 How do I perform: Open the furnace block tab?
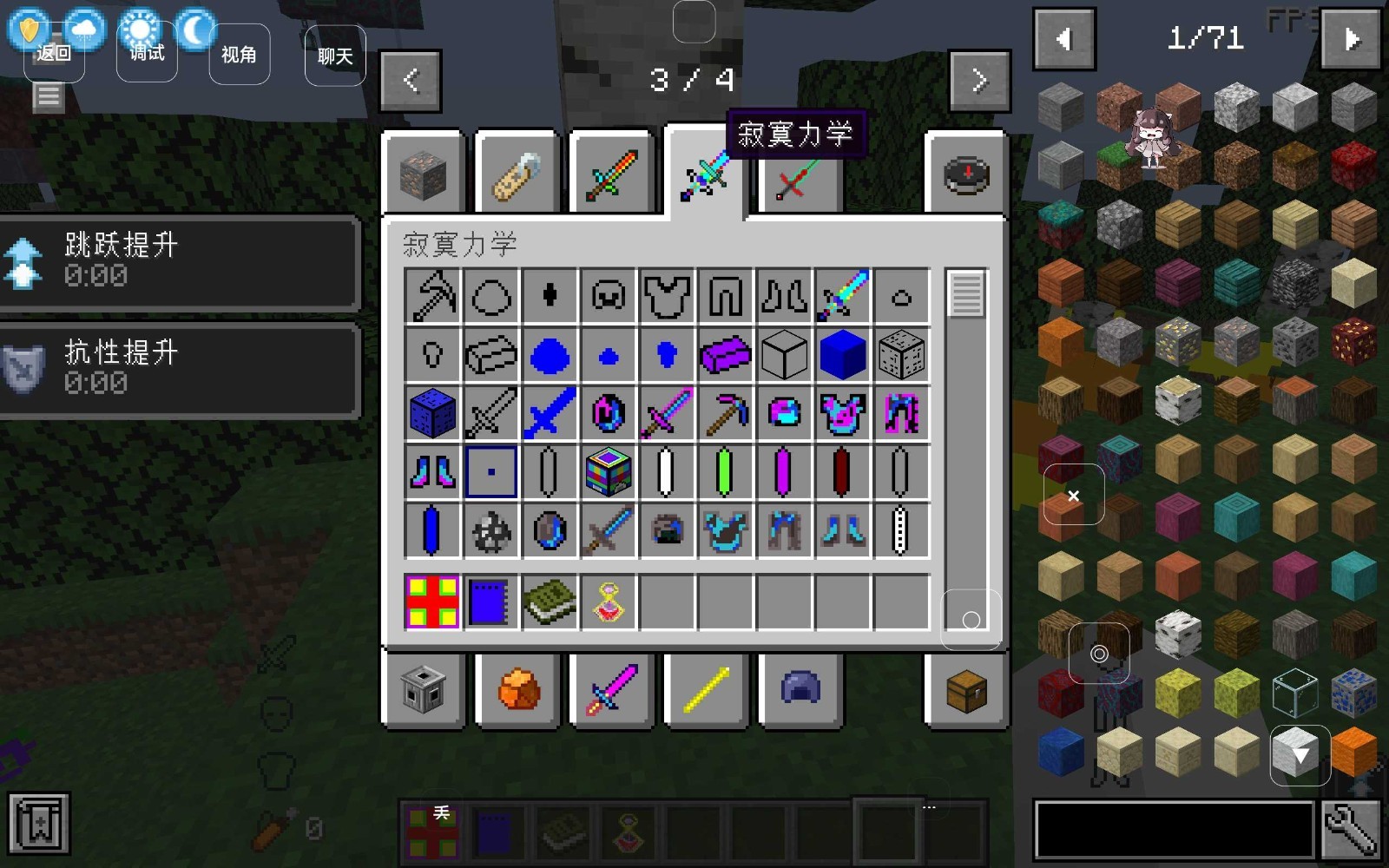(x=423, y=692)
